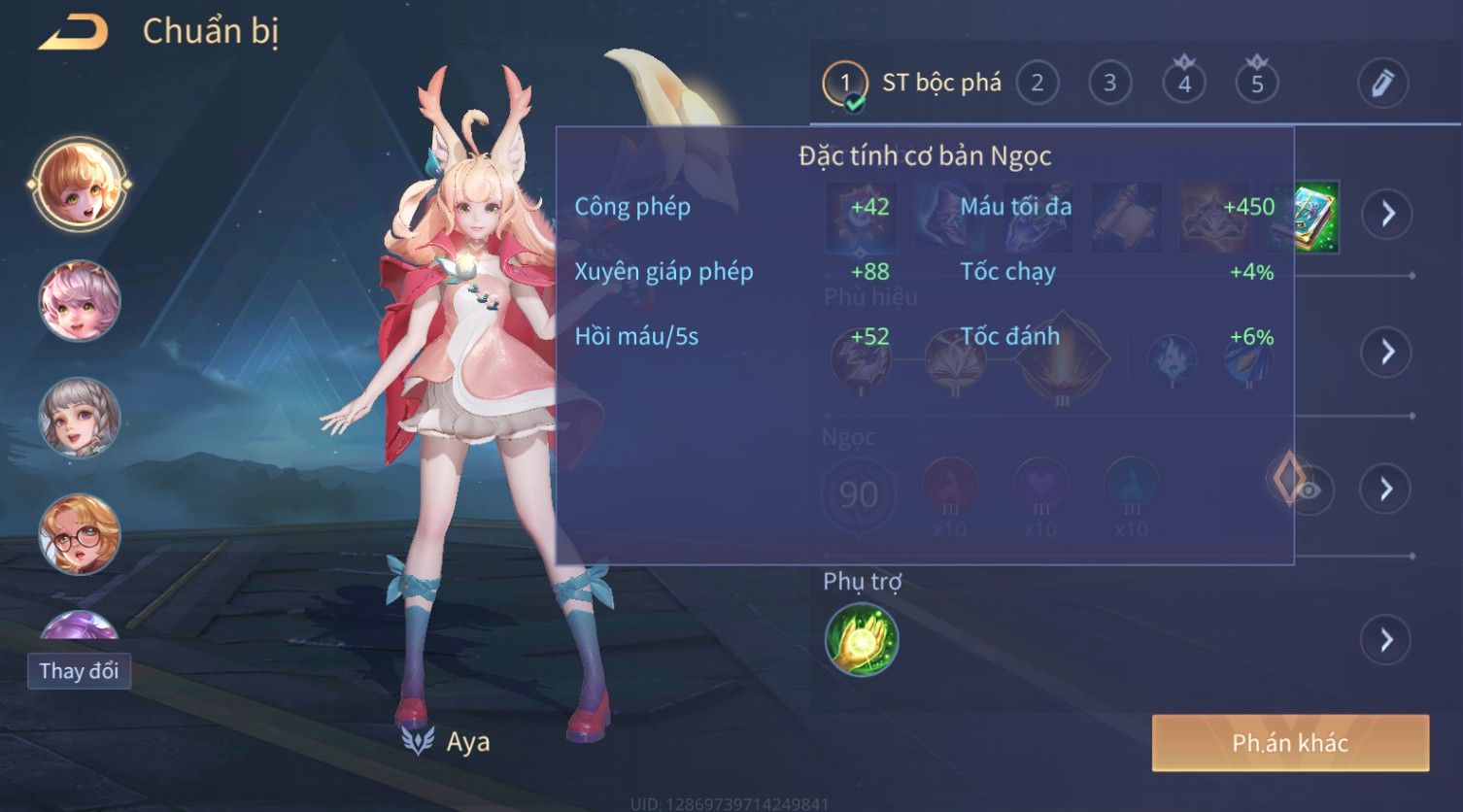Open the Ngọc section arrow
This screenshot has width=1463, height=812.
point(1386,489)
